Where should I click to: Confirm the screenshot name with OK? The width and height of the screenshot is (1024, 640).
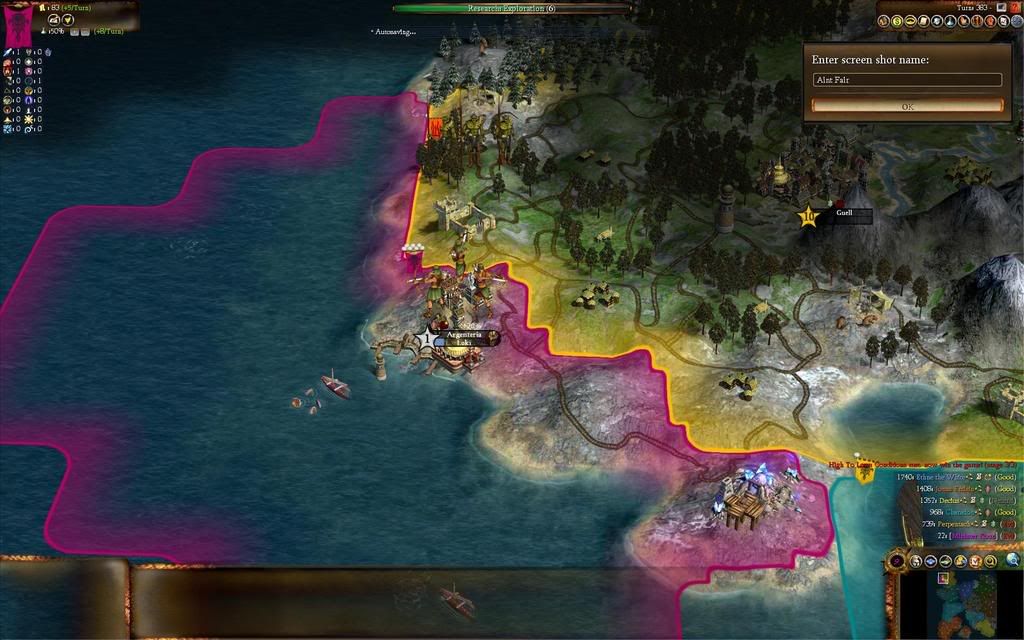(x=907, y=106)
